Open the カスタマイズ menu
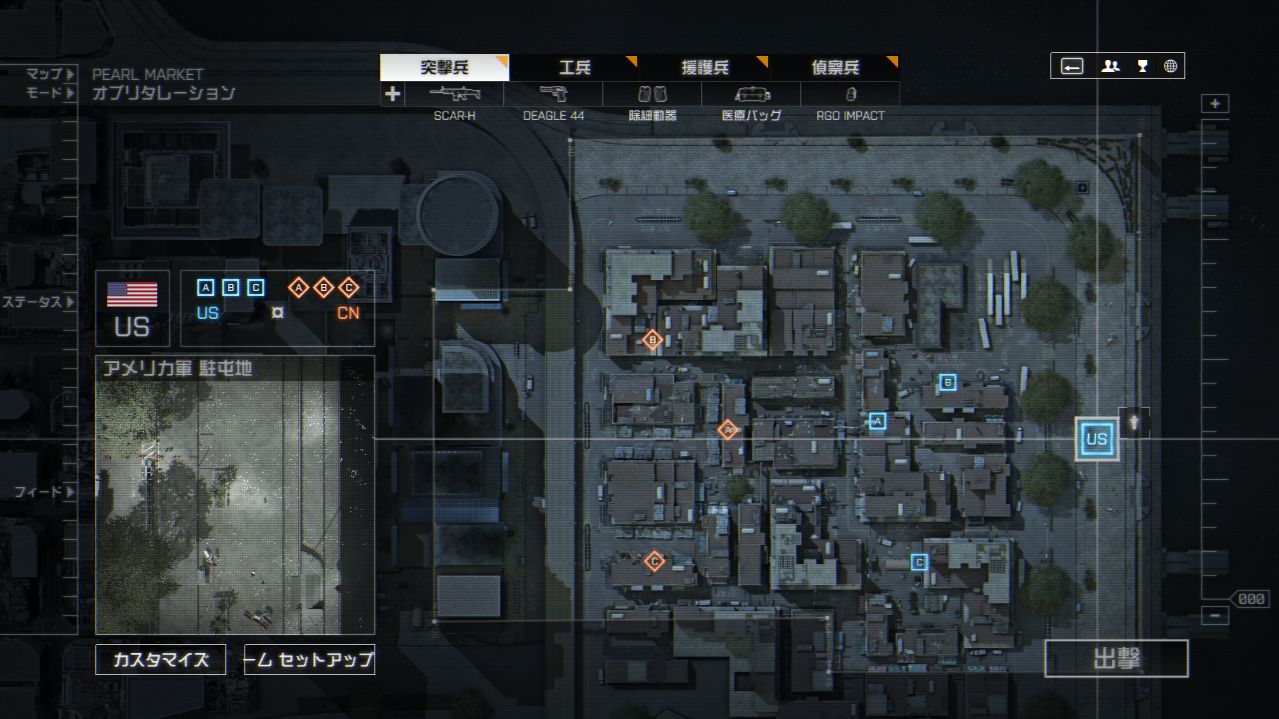Image resolution: width=1279 pixels, height=719 pixels. (160, 660)
